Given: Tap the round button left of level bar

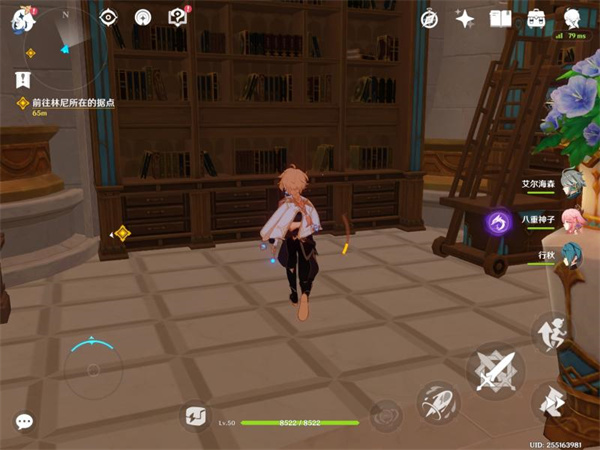Looking at the screenshot, I should pos(195,416).
